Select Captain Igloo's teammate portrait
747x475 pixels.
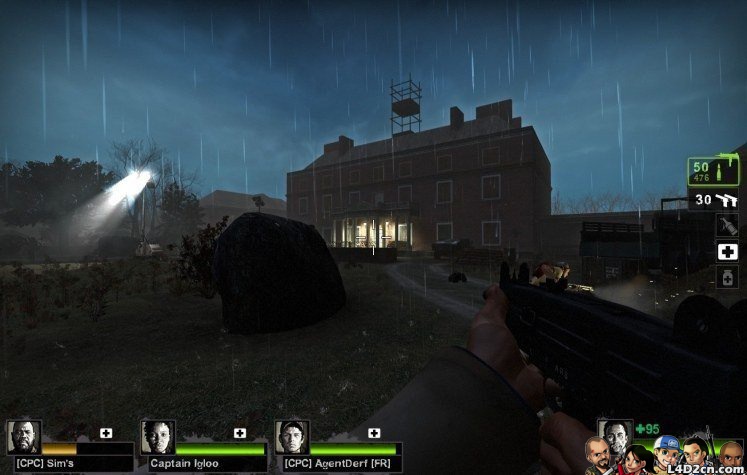[158, 438]
